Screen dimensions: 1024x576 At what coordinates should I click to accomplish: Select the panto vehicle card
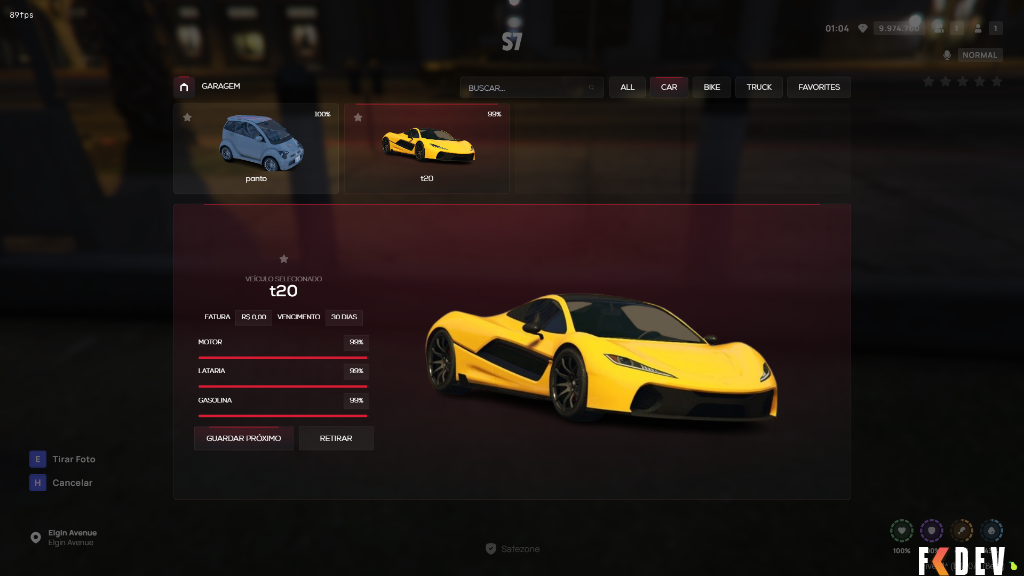pos(256,150)
